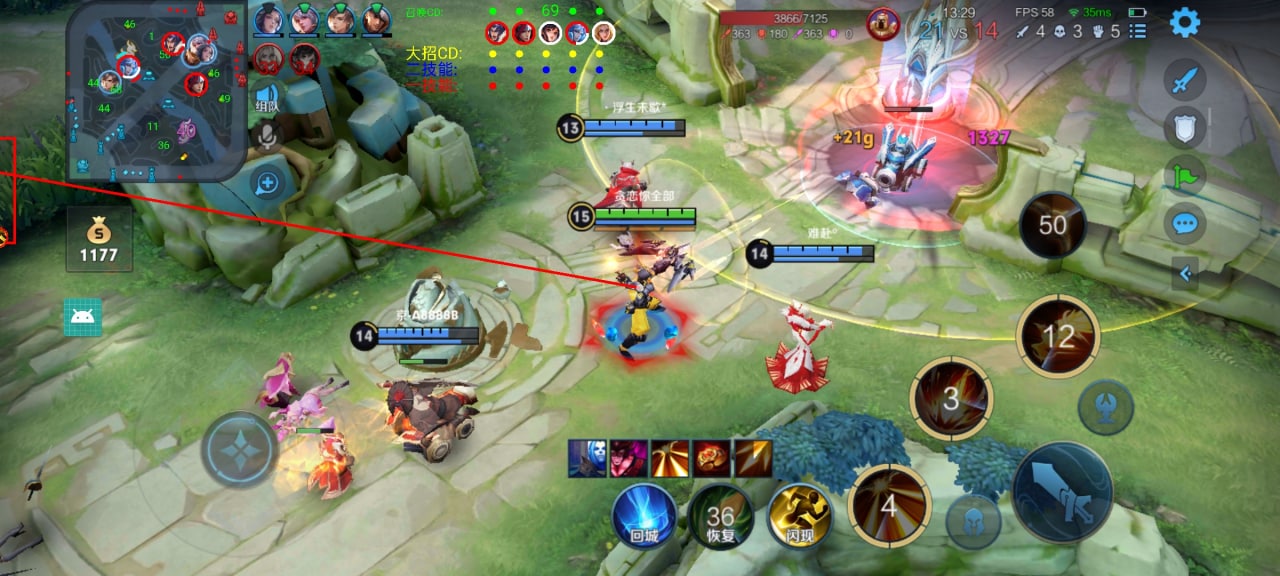Send the green flag gather signal
Screen dimensions: 1280x576
tap(1185, 175)
